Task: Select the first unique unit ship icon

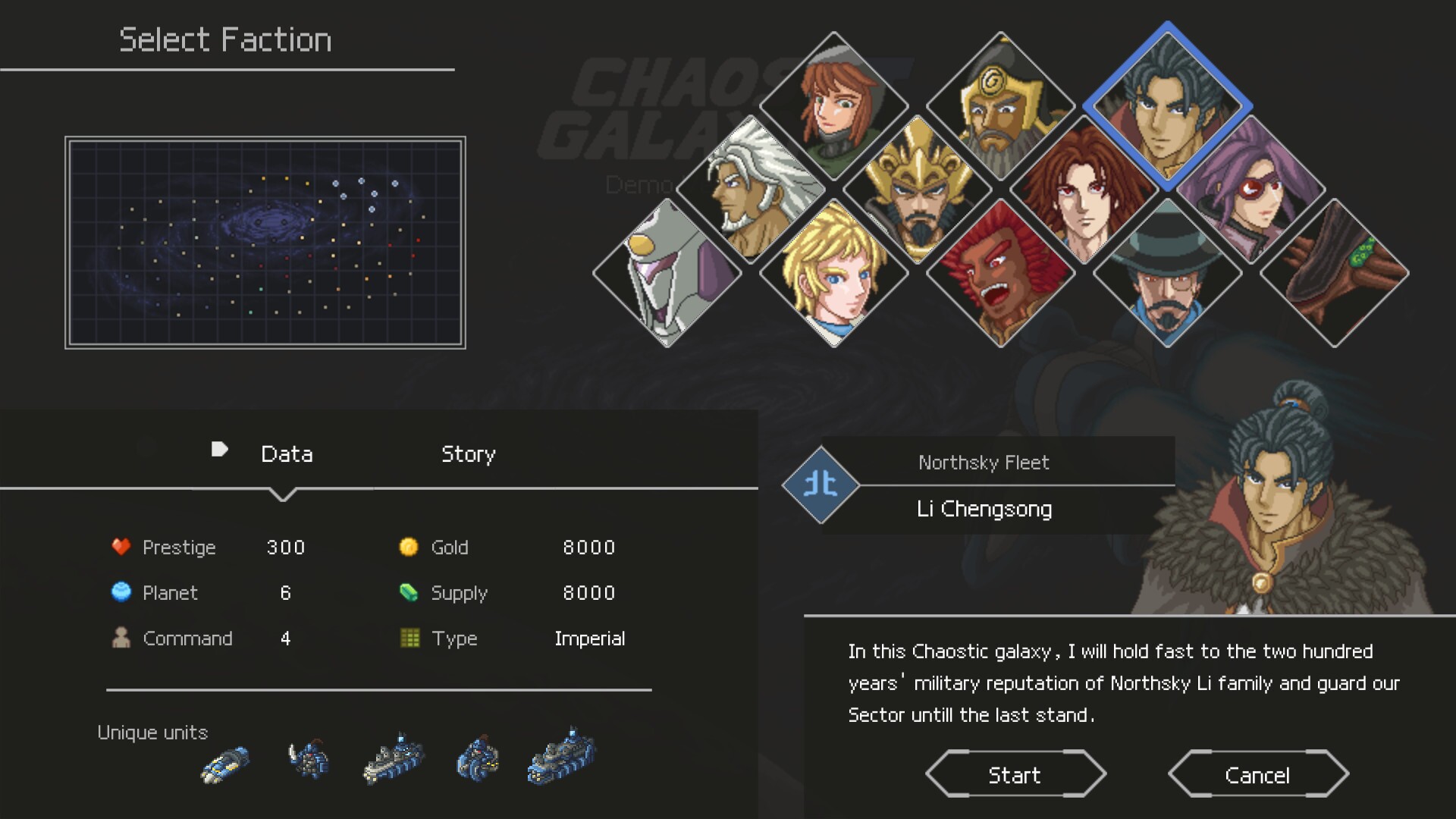Action: click(x=225, y=762)
